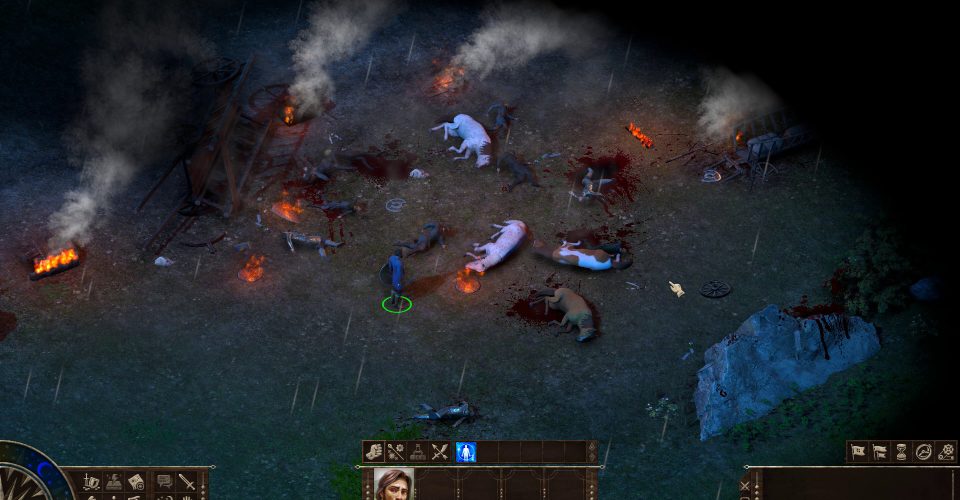The width and height of the screenshot is (960, 500).
Task: Select the fist icon on the action bar
Action: [x=375, y=452]
